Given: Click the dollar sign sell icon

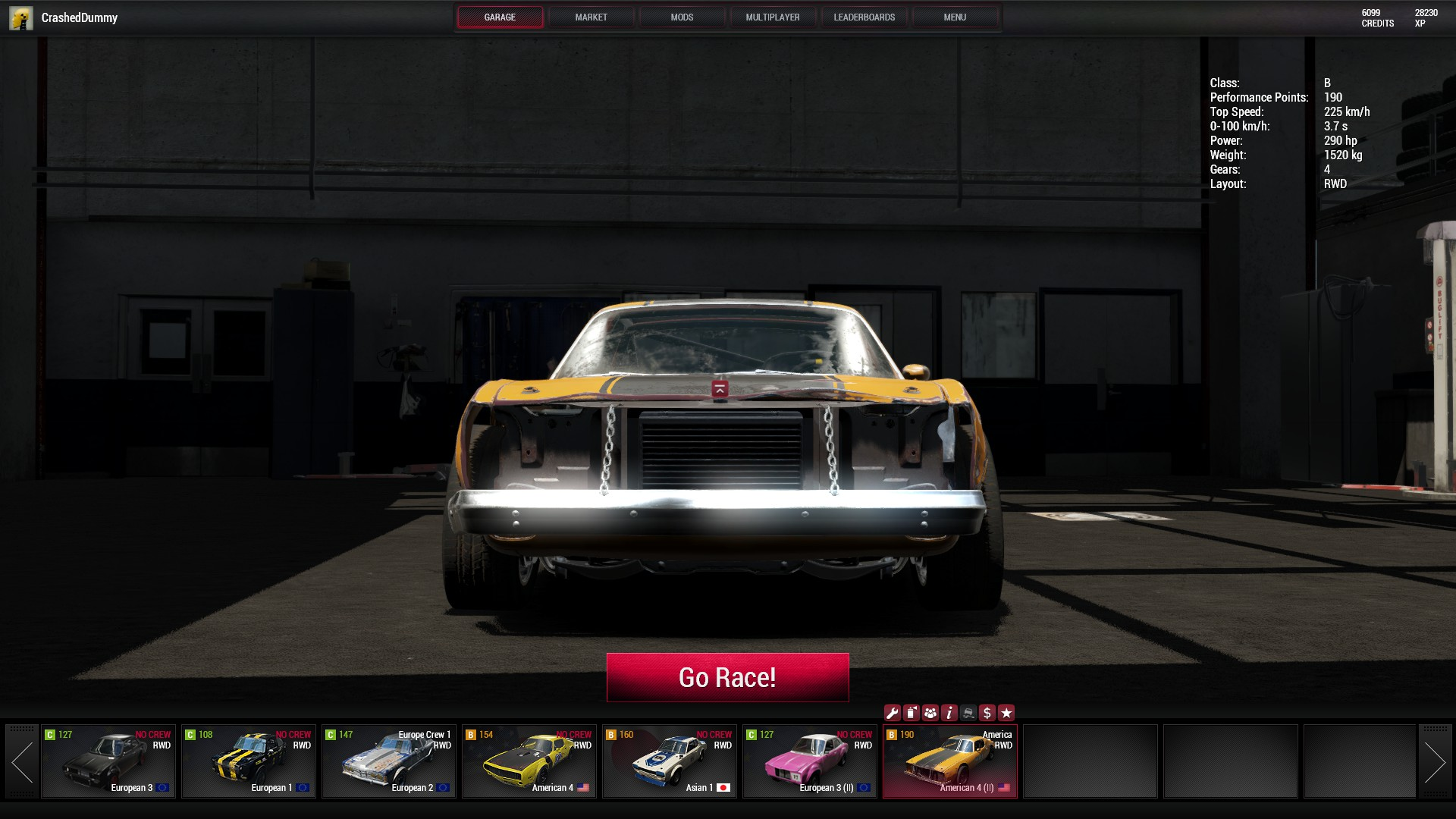Looking at the screenshot, I should [987, 713].
